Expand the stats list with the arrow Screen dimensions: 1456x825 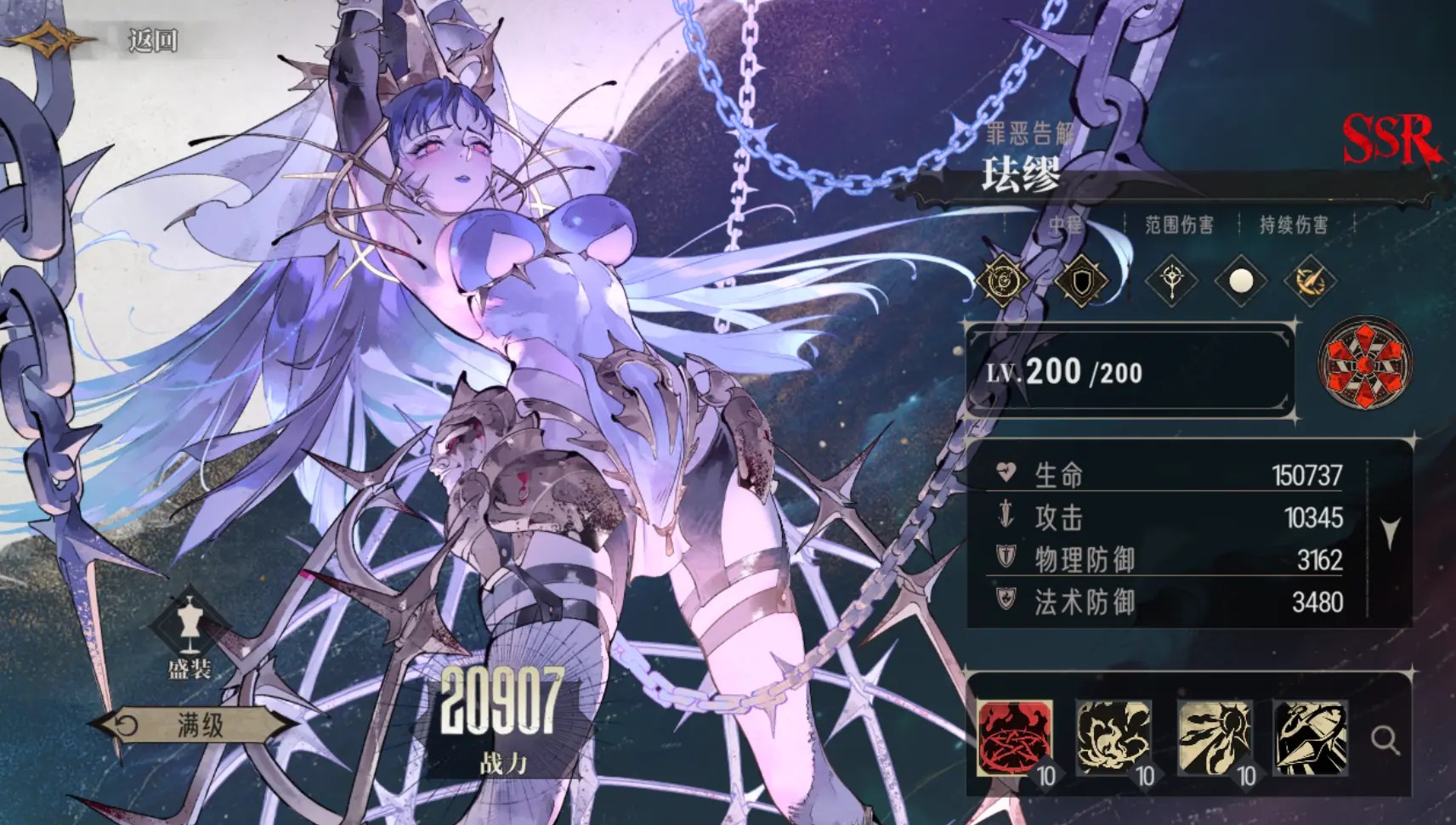1391,534
